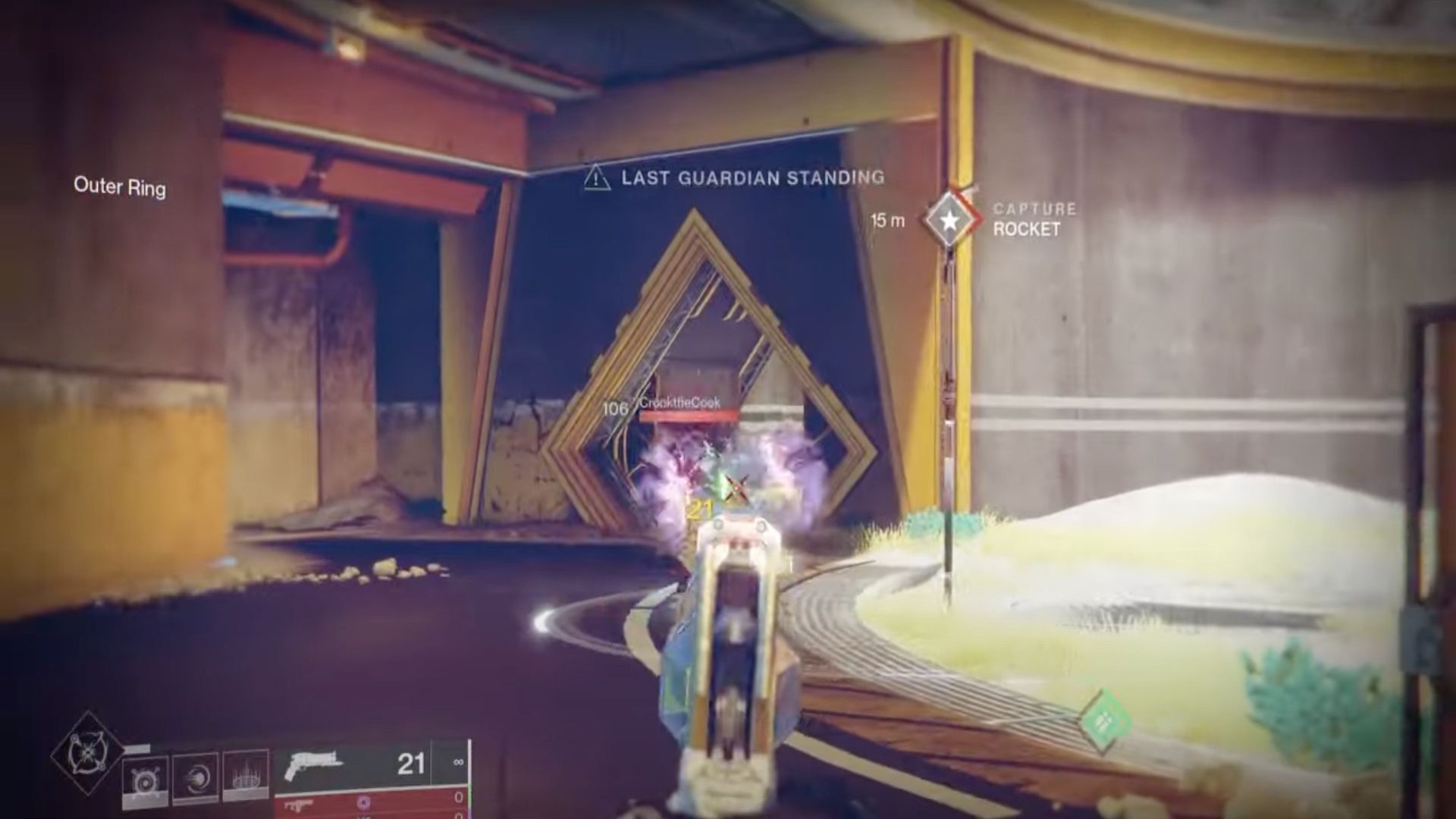
Task: Click the purple energy ammo indicator
Action: pos(363,802)
